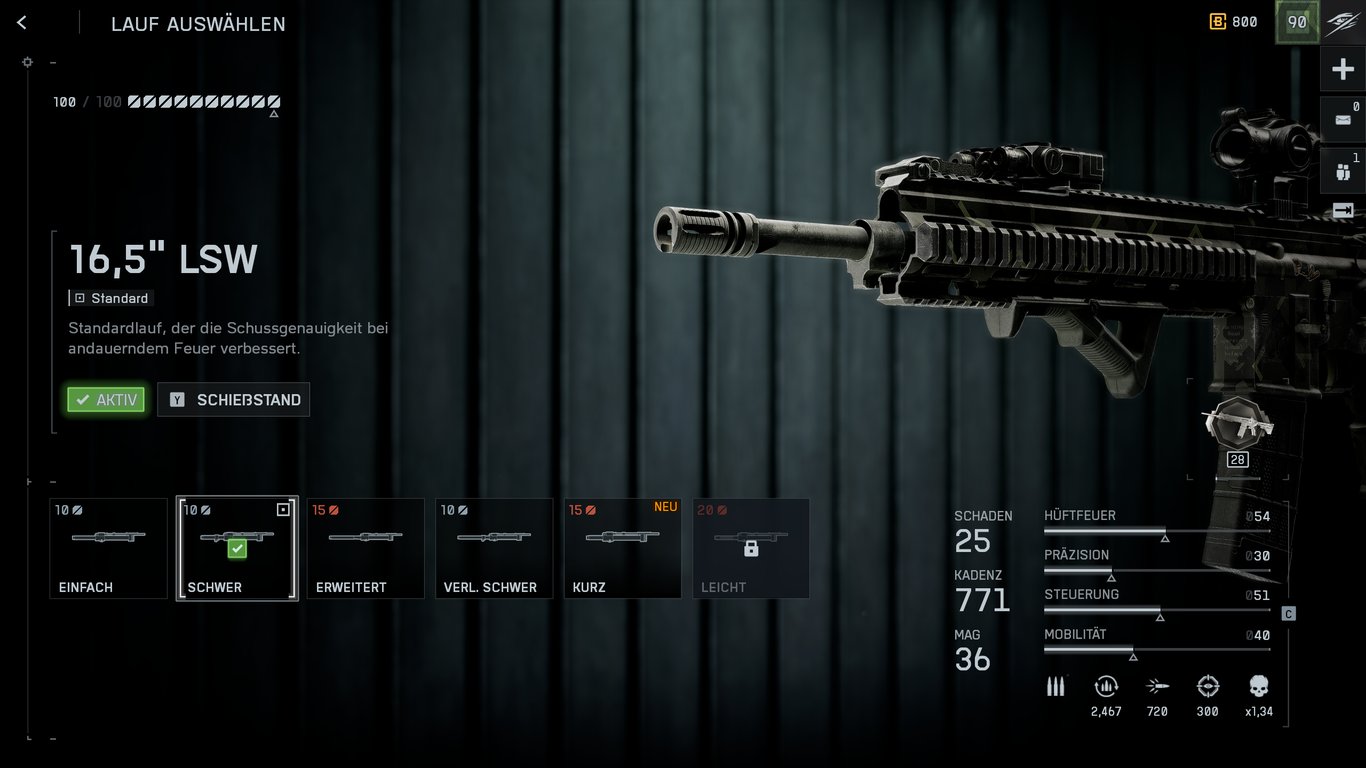This screenshot has width=1366, height=768.
Task: Select the EINFACH barrel tile
Action: tap(108, 548)
